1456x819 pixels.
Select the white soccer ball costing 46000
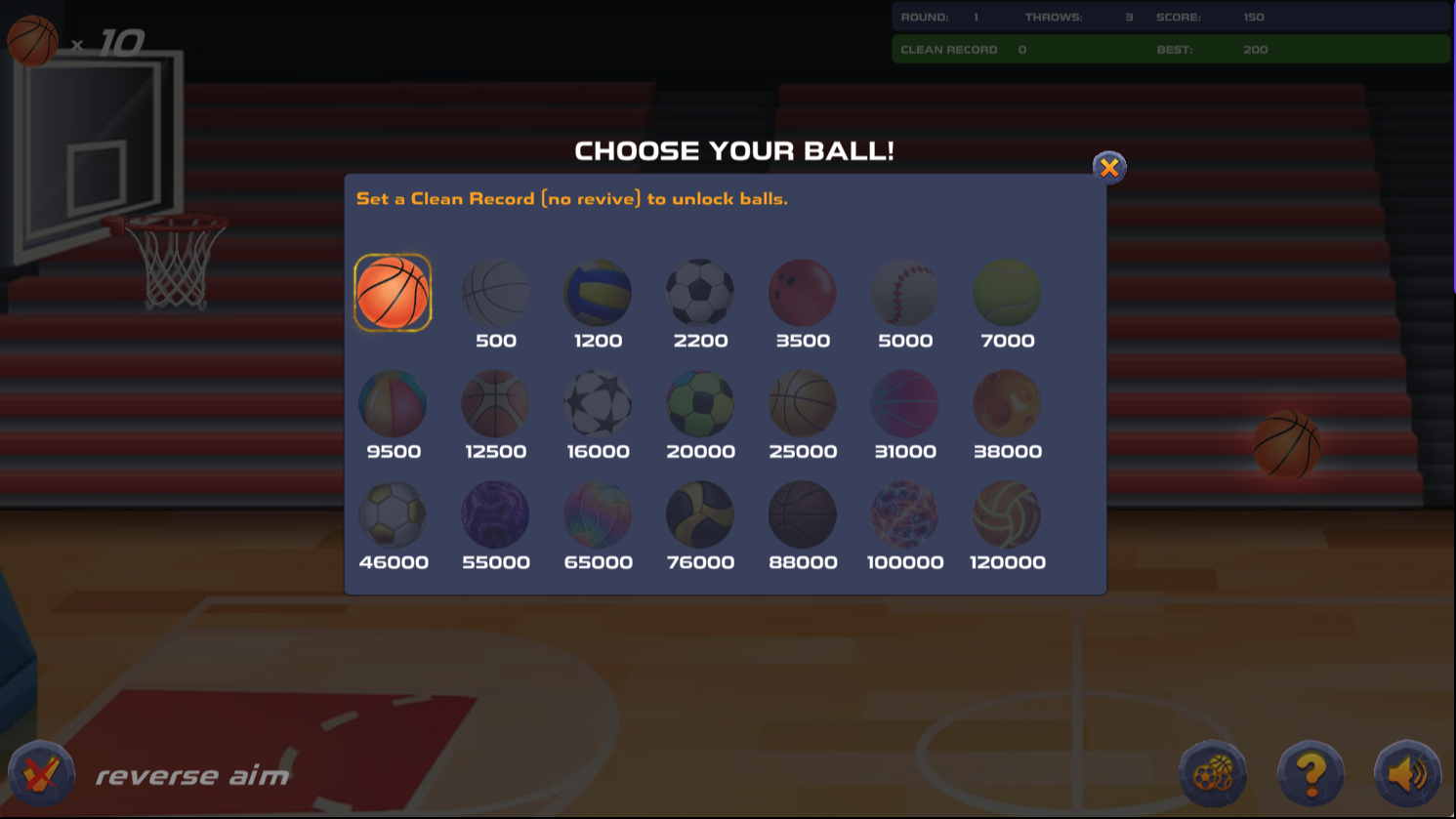point(393,513)
